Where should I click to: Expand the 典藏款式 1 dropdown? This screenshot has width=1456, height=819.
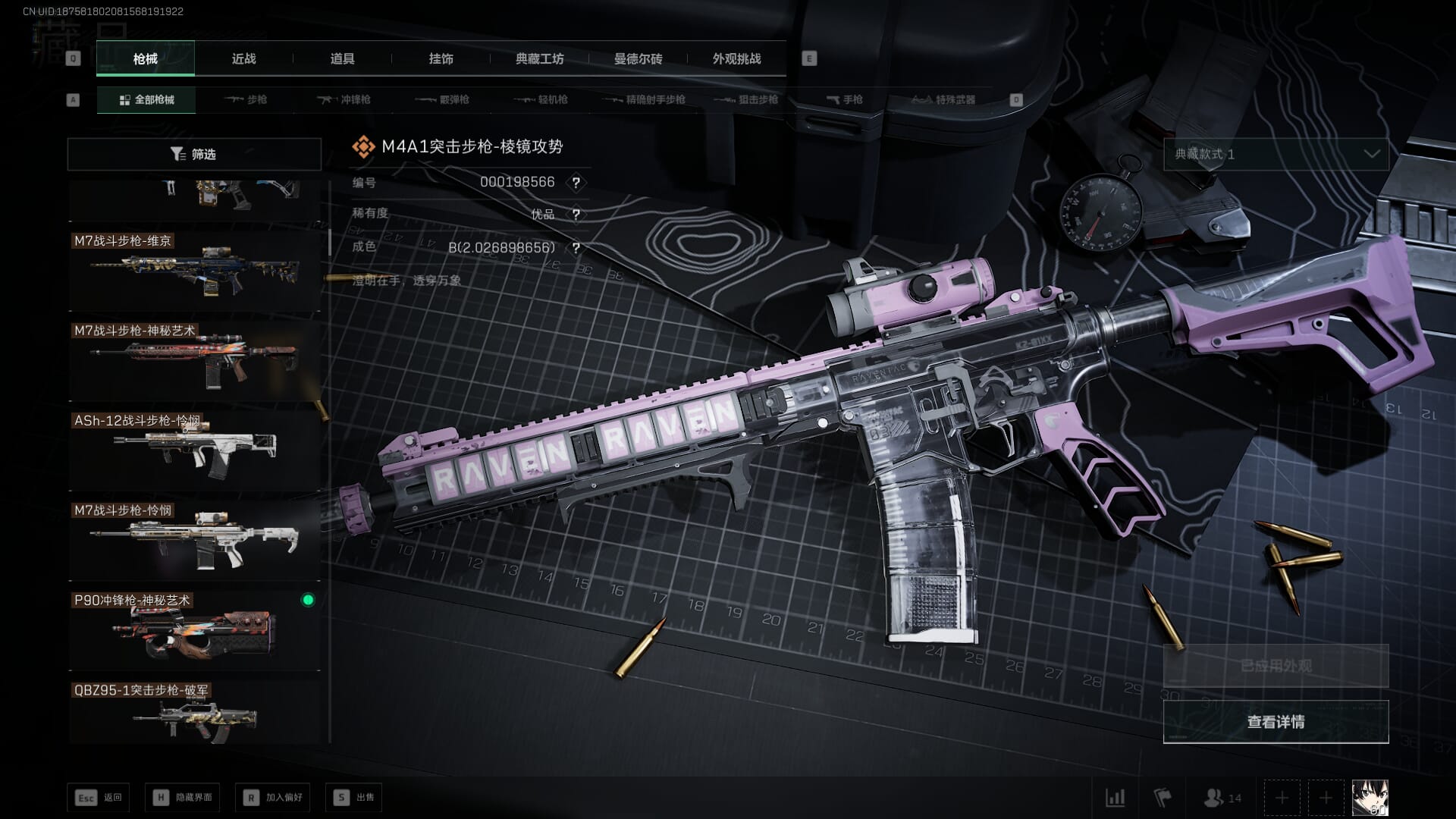coord(1276,154)
